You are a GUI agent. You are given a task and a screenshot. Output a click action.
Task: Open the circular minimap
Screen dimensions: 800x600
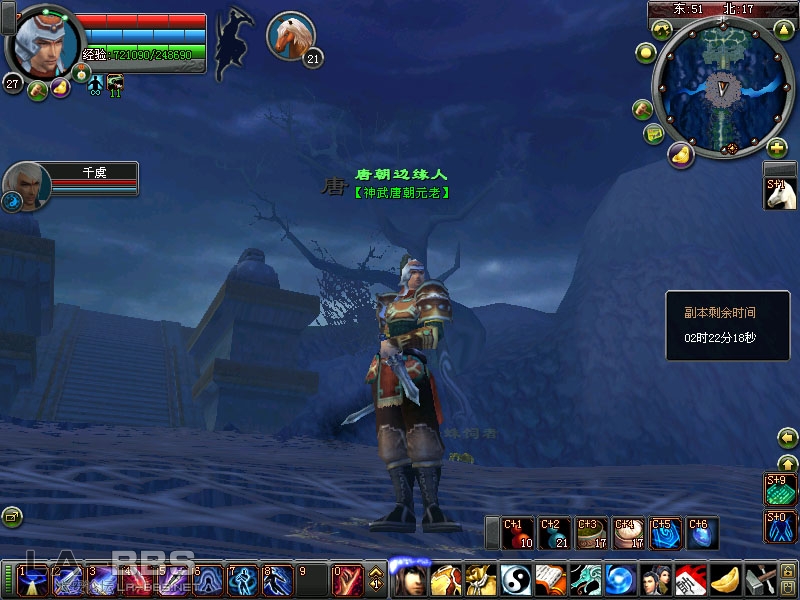[x=718, y=90]
